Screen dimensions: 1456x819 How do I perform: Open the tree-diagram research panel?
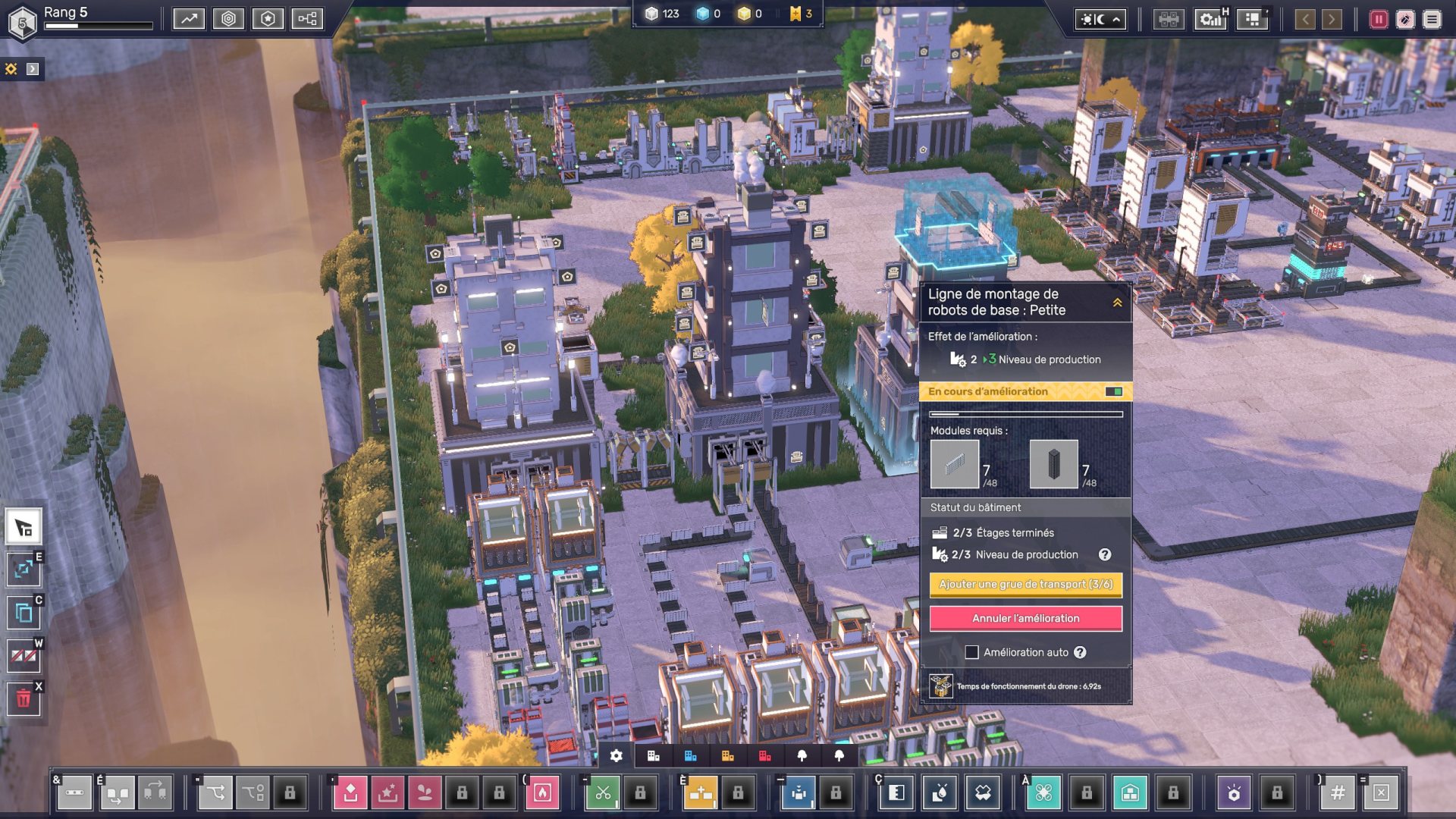(x=307, y=19)
